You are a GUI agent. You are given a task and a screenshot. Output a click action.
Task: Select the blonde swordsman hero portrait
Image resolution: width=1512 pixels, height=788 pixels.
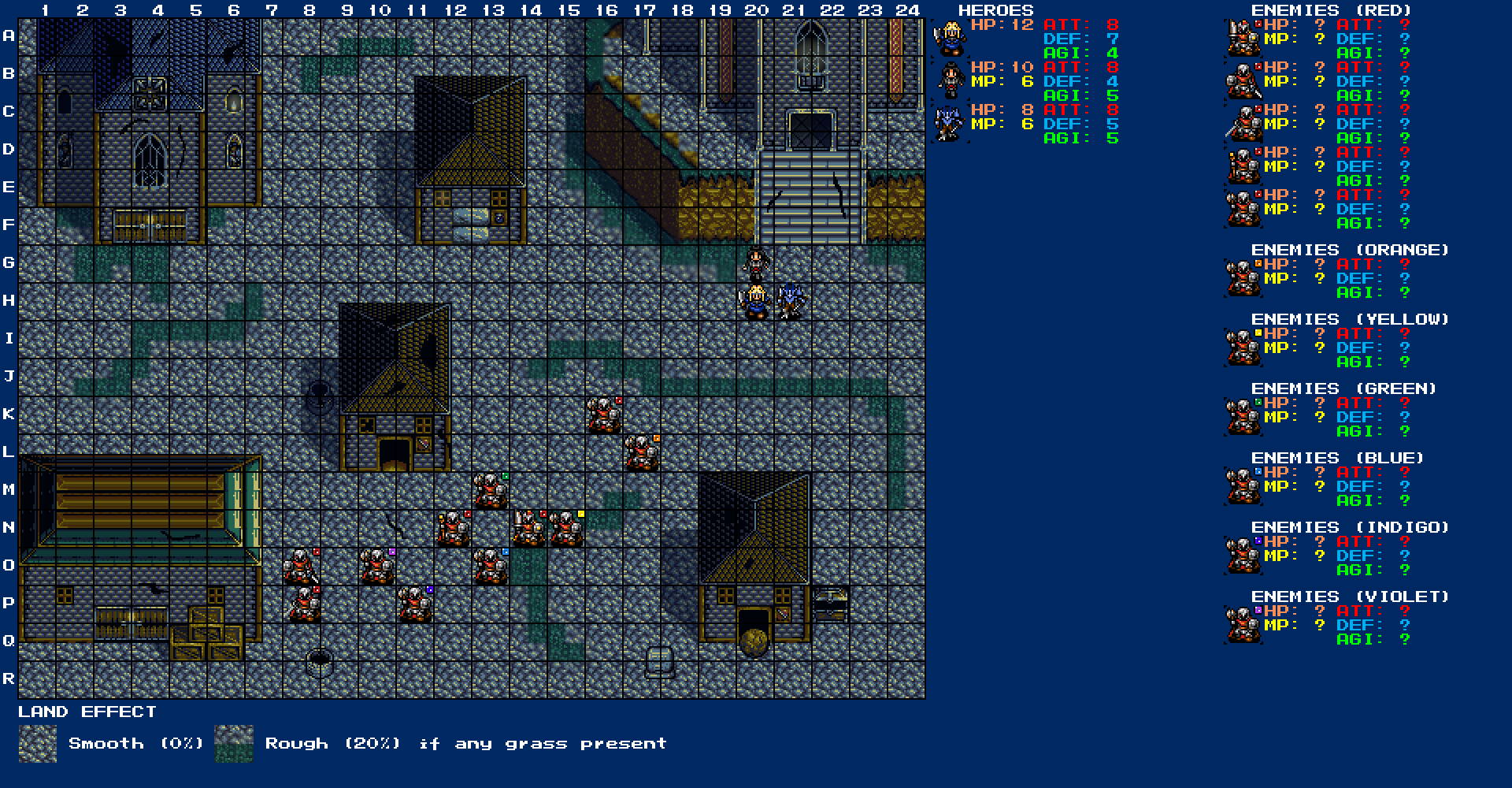coord(950,38)
